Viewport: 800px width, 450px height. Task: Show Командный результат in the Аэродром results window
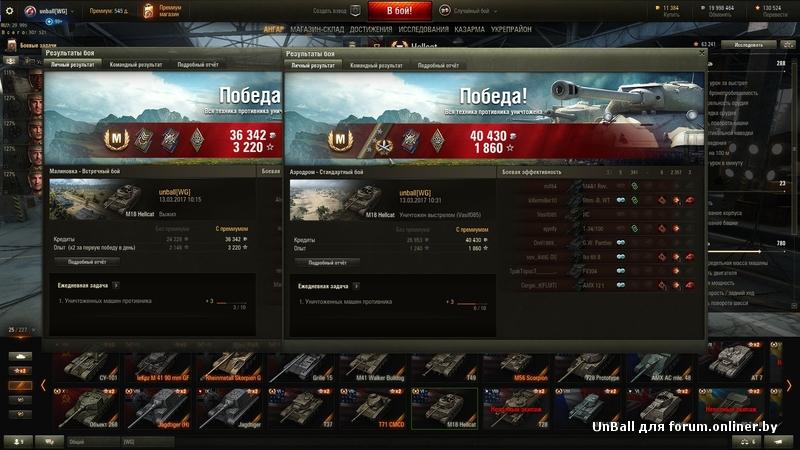376,65
